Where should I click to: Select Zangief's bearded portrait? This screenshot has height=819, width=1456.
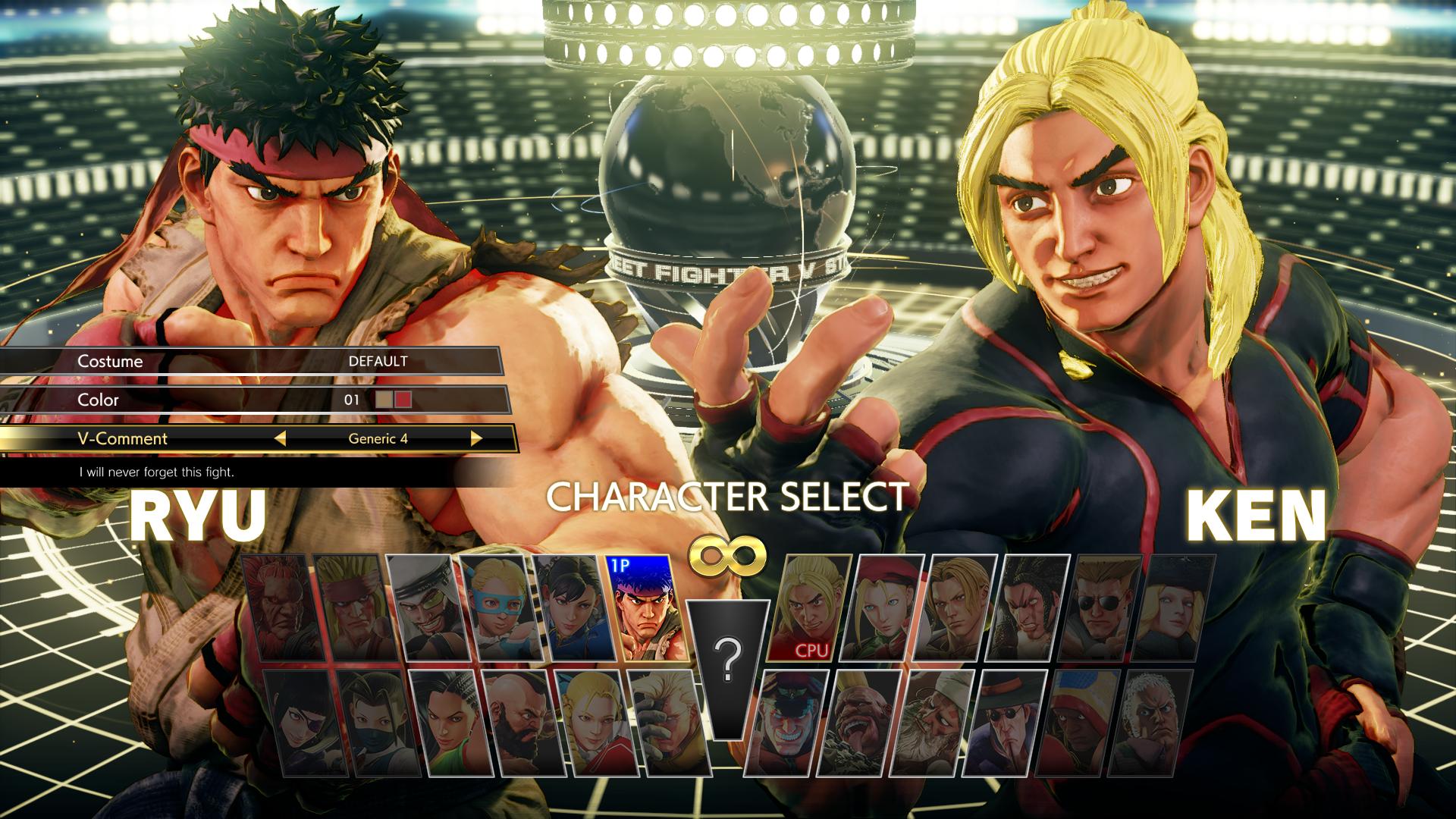[x=517, y=722]
